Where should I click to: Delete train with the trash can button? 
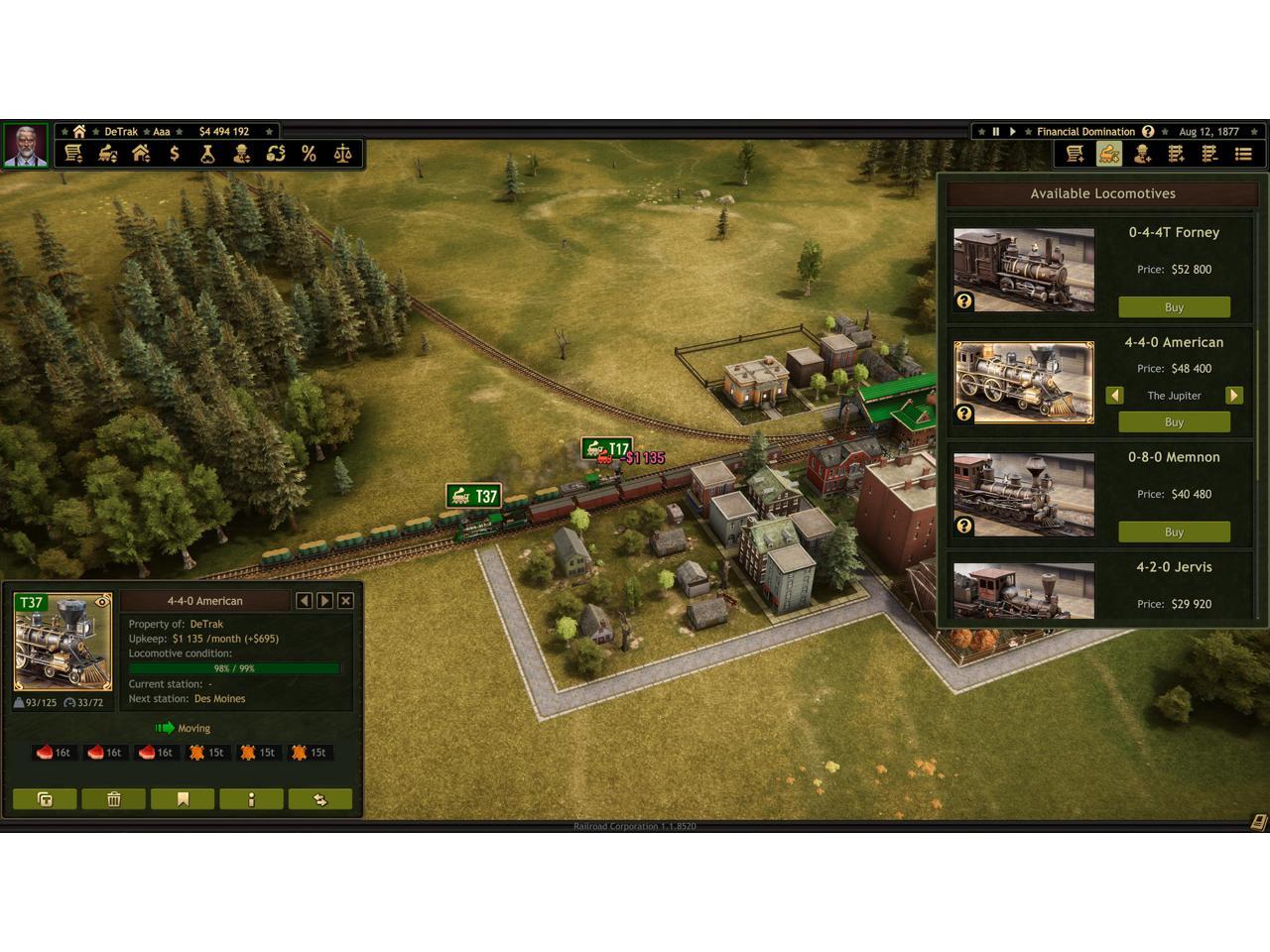click(113, 799)
